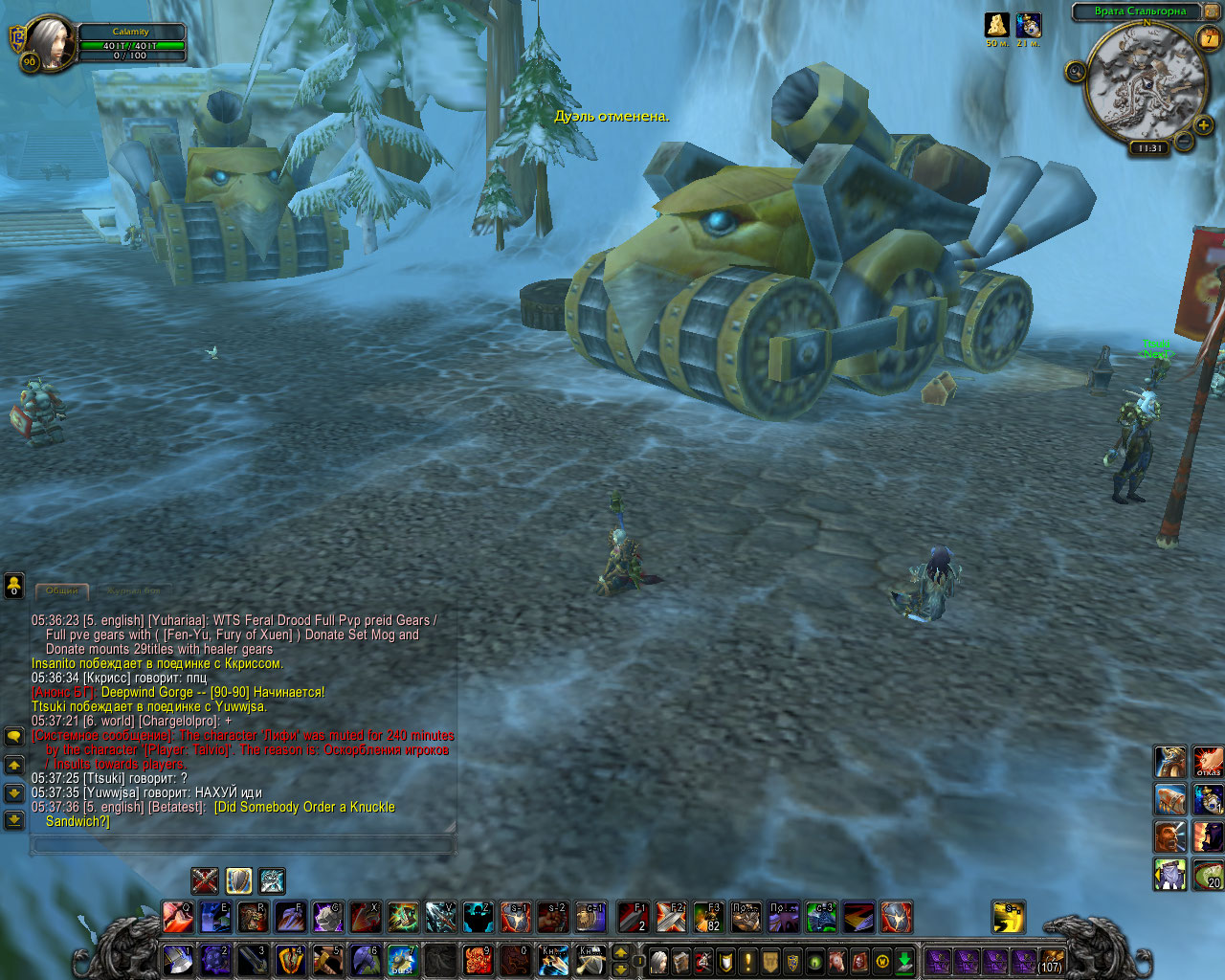Open the backpack showing 107 free slots
The height and width of the screenshot is (980, 1225).
(x=1051, y=960)
